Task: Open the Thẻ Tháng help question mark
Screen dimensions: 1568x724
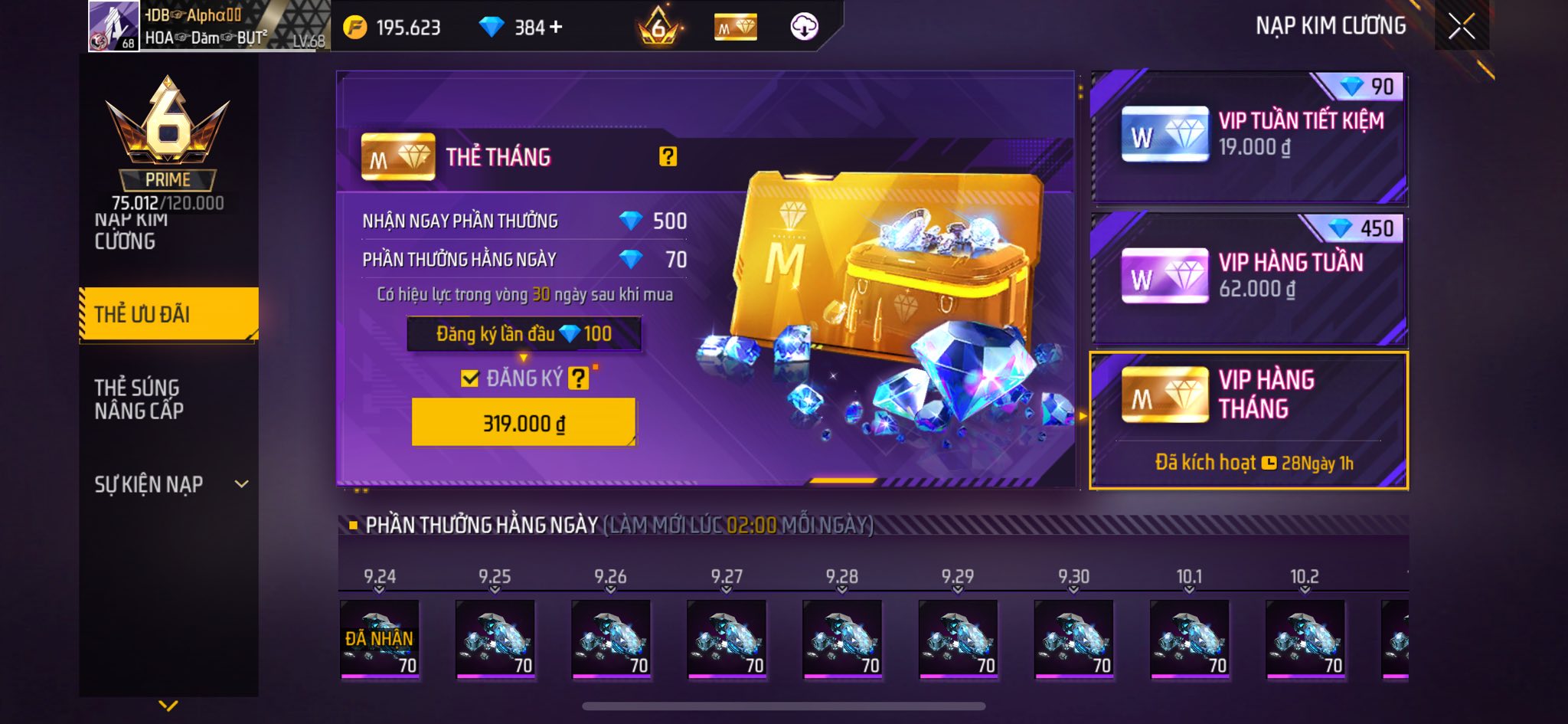Action: [668, 156]
